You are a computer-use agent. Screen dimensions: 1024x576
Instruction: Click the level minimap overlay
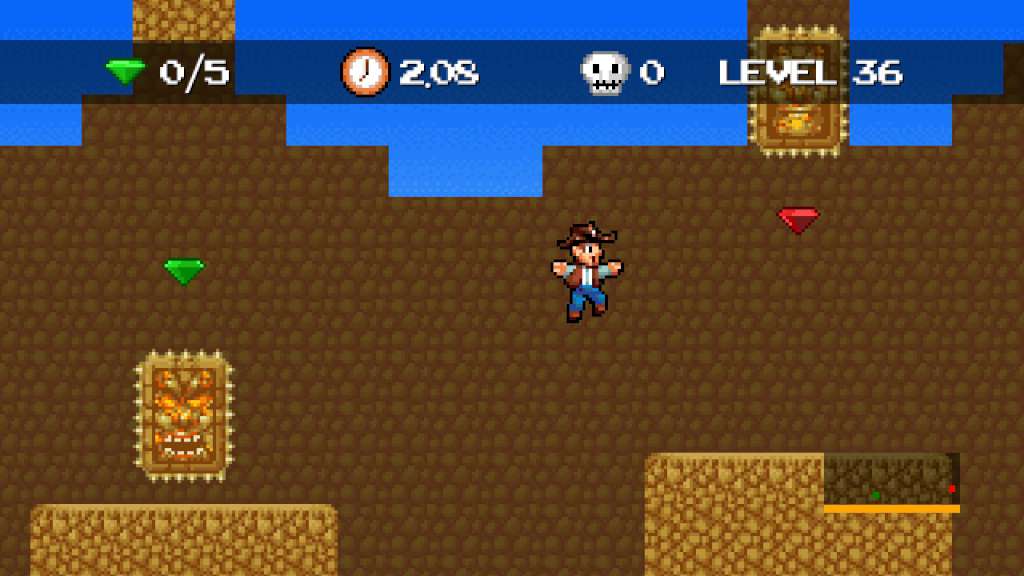pos(891,482)
